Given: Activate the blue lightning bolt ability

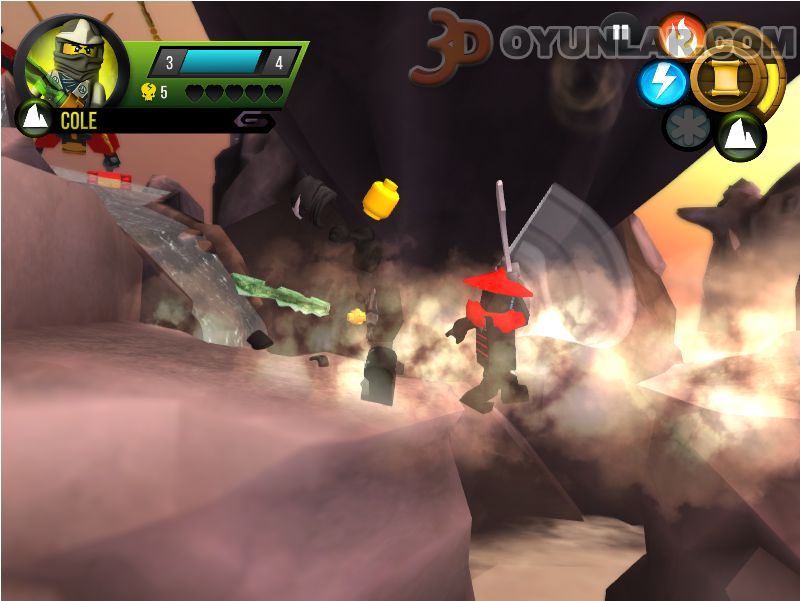Looking at the screenshot, I should tap(662, 83).
